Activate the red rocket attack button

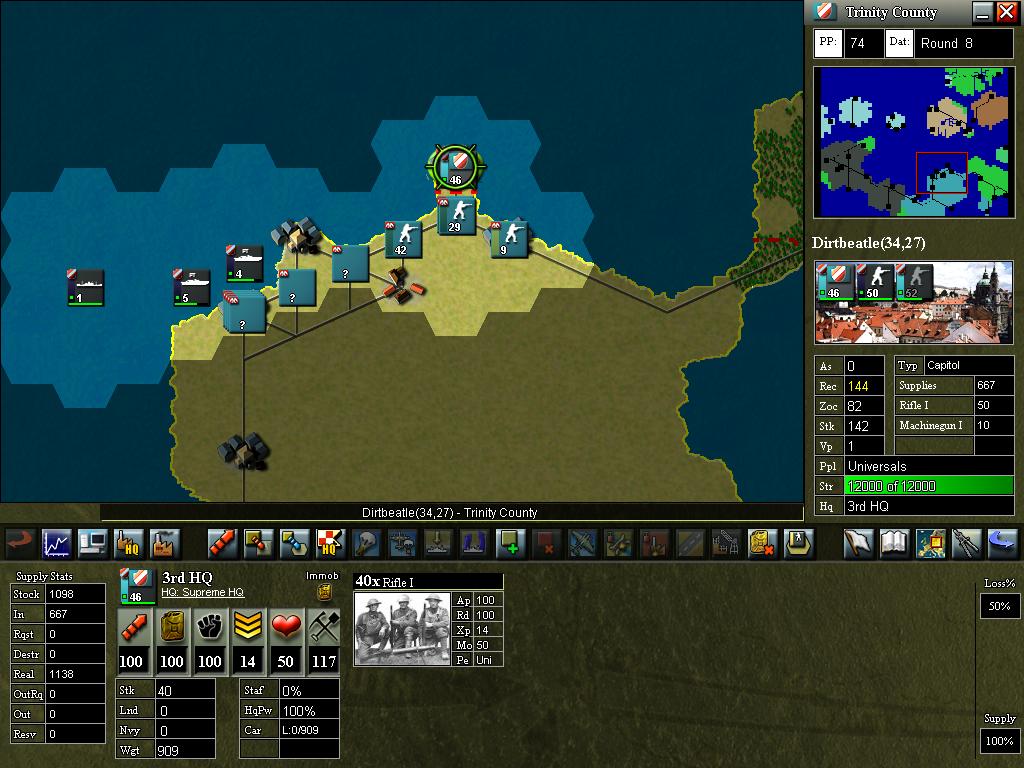coord(223,543)
